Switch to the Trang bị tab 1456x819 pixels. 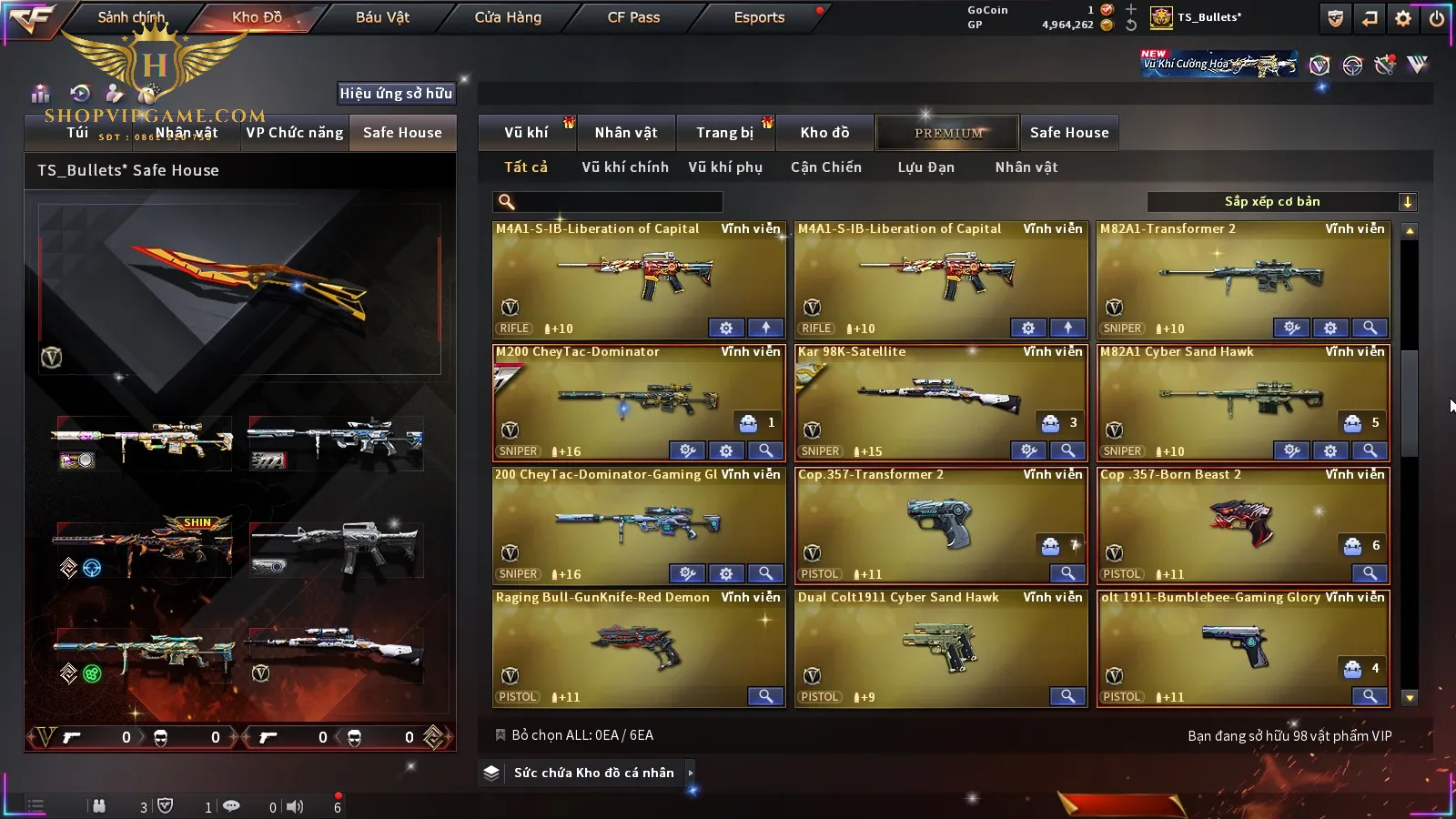[724, 133]
